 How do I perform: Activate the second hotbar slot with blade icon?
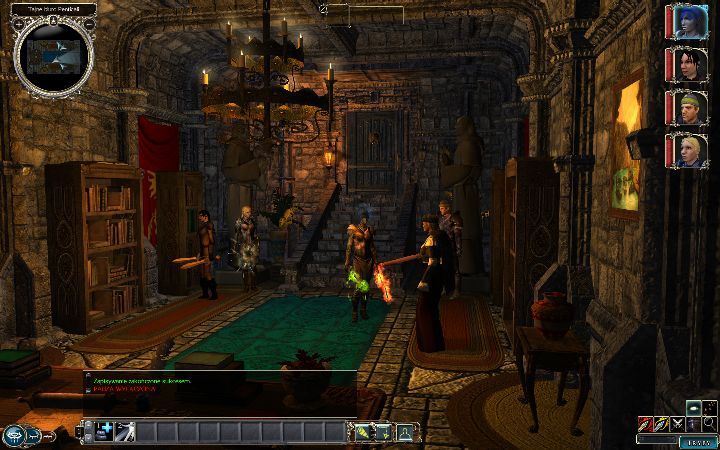pos(125,432)
